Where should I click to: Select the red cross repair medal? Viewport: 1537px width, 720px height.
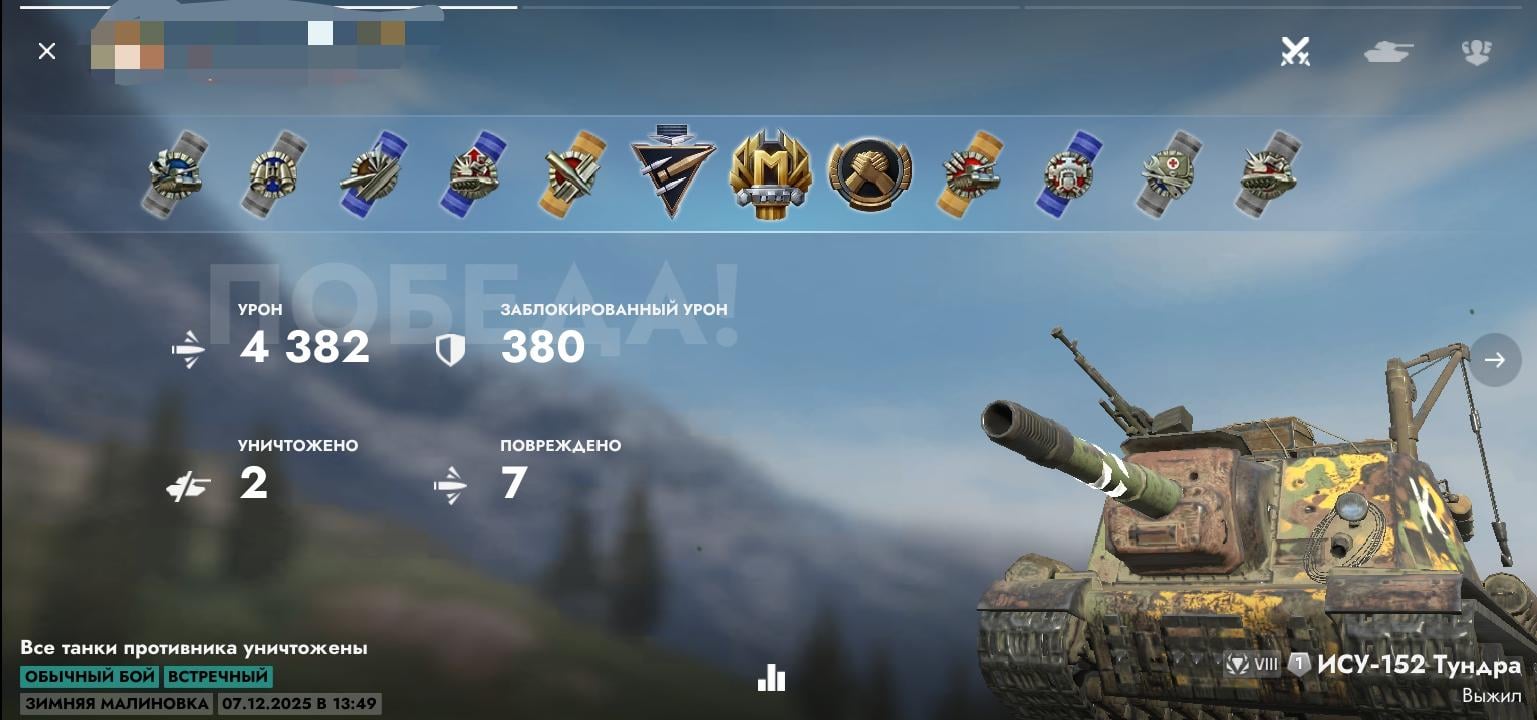click(x=1169, y=174)
